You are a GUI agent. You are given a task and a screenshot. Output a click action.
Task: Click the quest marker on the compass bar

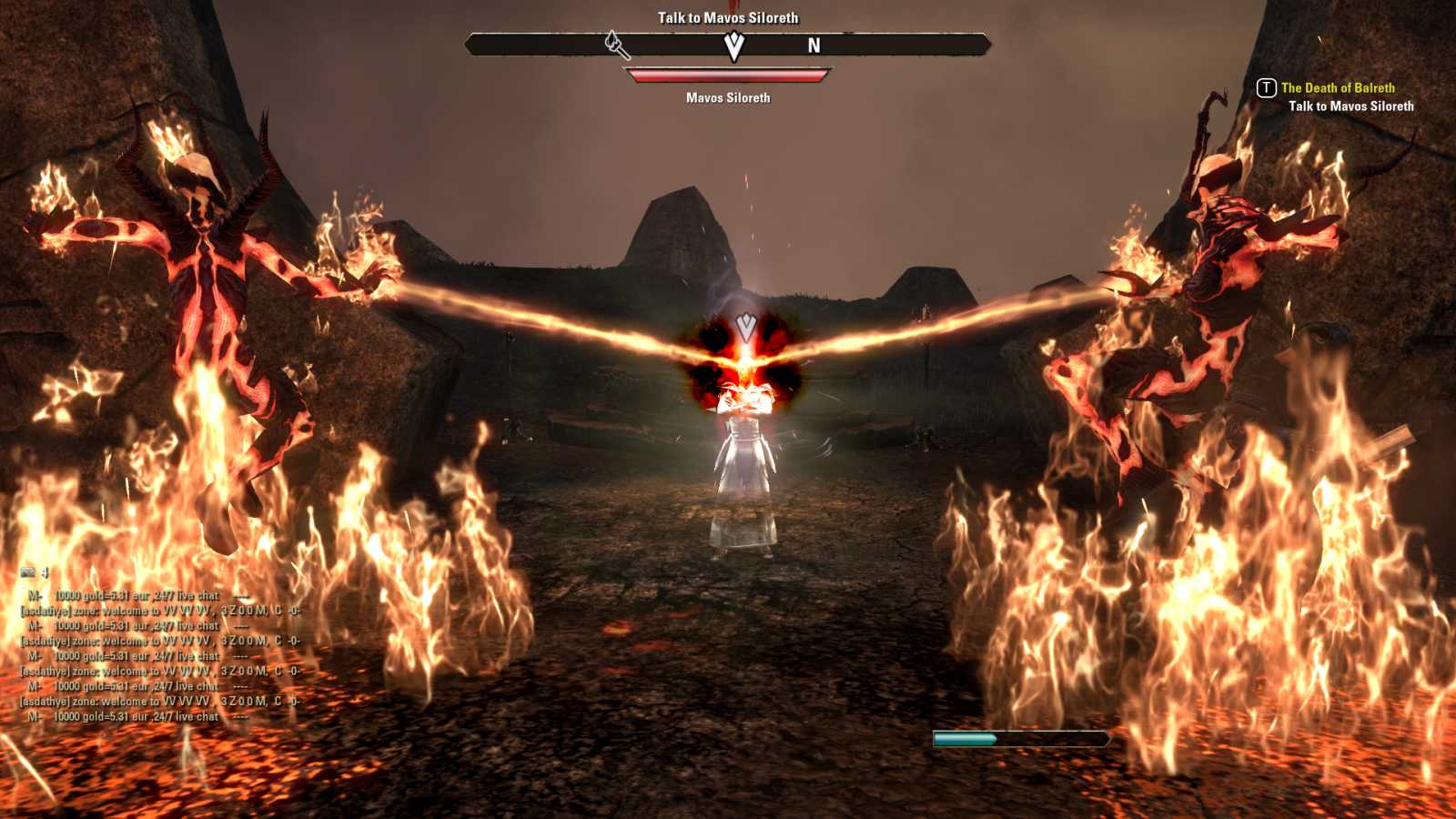733,45
